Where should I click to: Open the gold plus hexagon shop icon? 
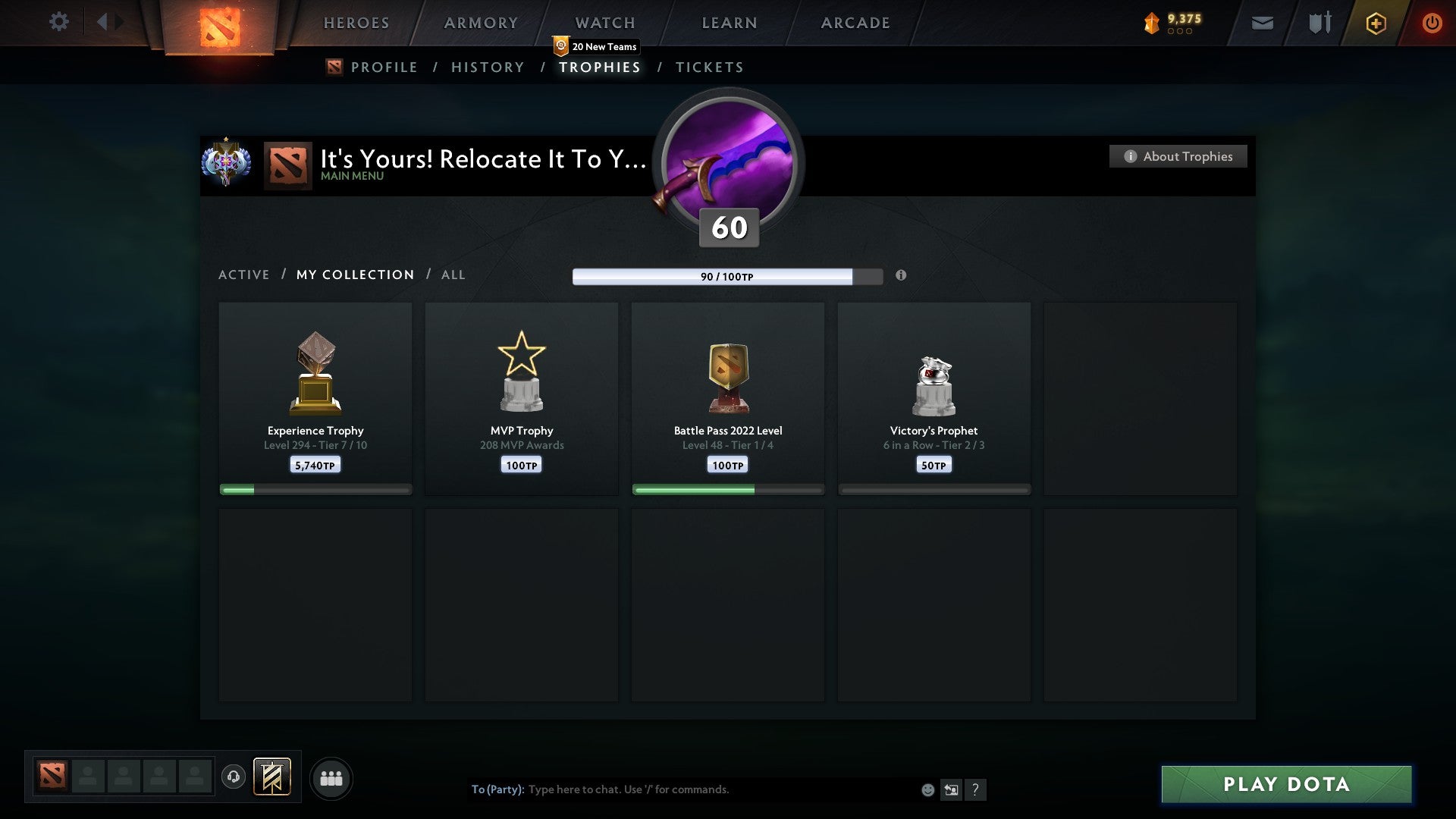1375,23
